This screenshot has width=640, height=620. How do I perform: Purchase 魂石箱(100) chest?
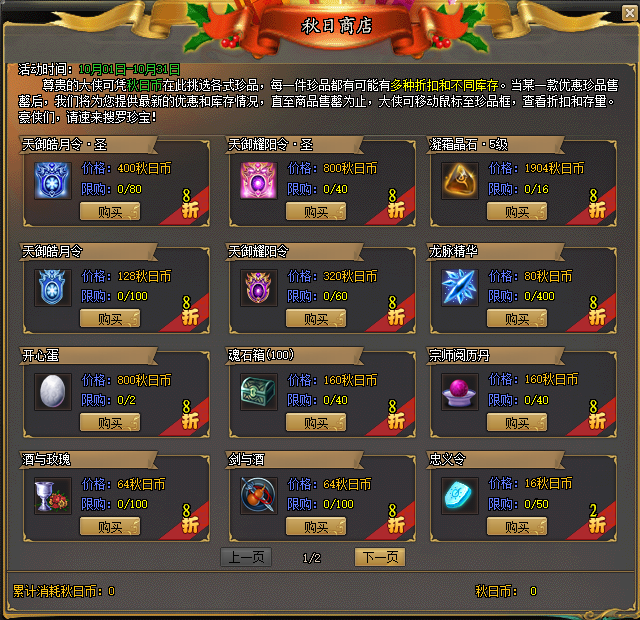[x=316, y=423]
